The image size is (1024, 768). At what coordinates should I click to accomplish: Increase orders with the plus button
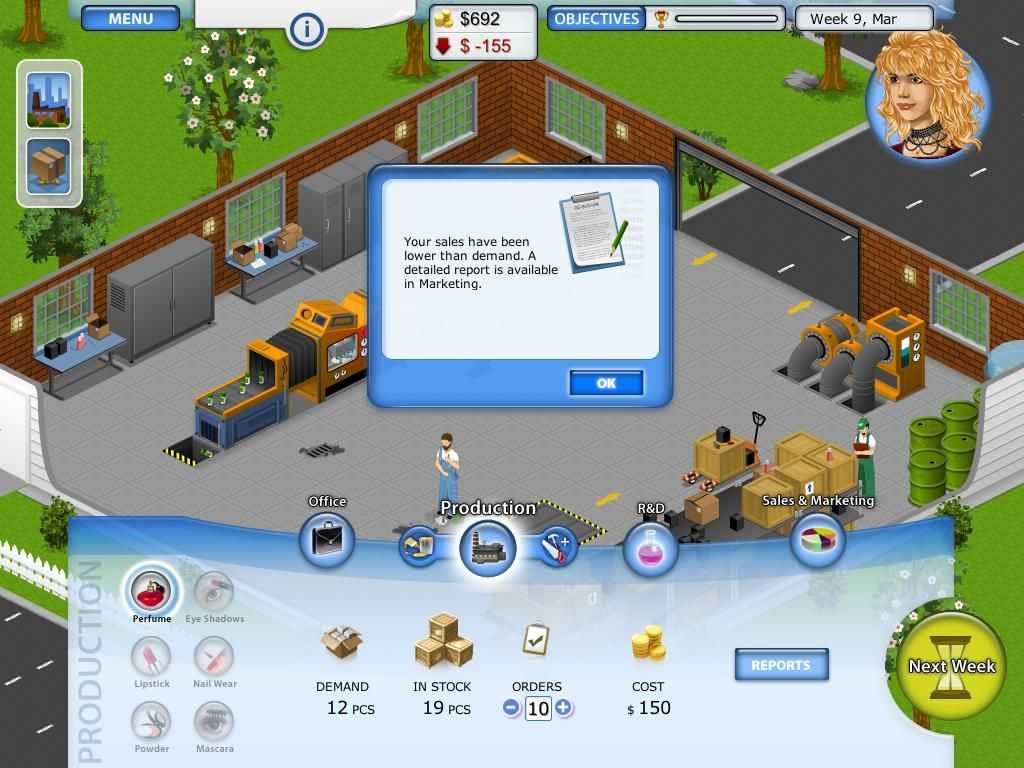click(564, 708)
